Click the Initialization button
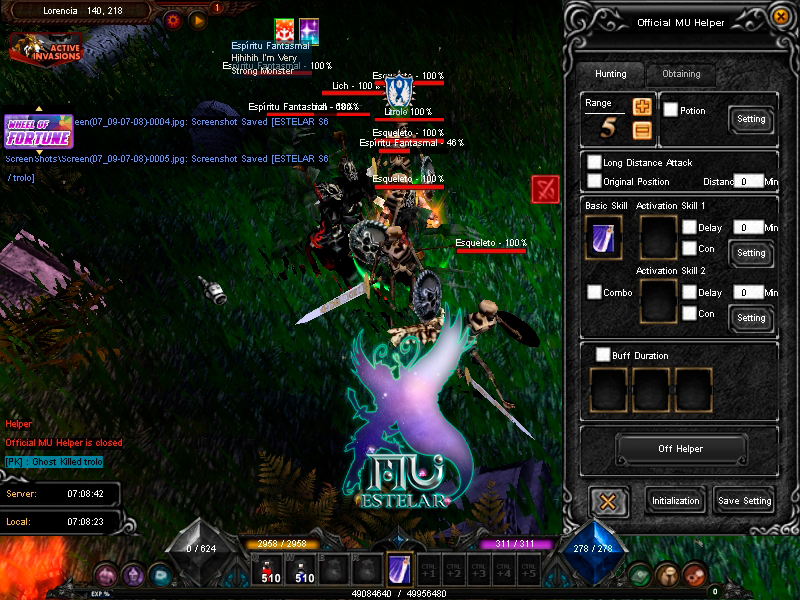The height and width of the screenshot is (600, 800). pos(677,501)
